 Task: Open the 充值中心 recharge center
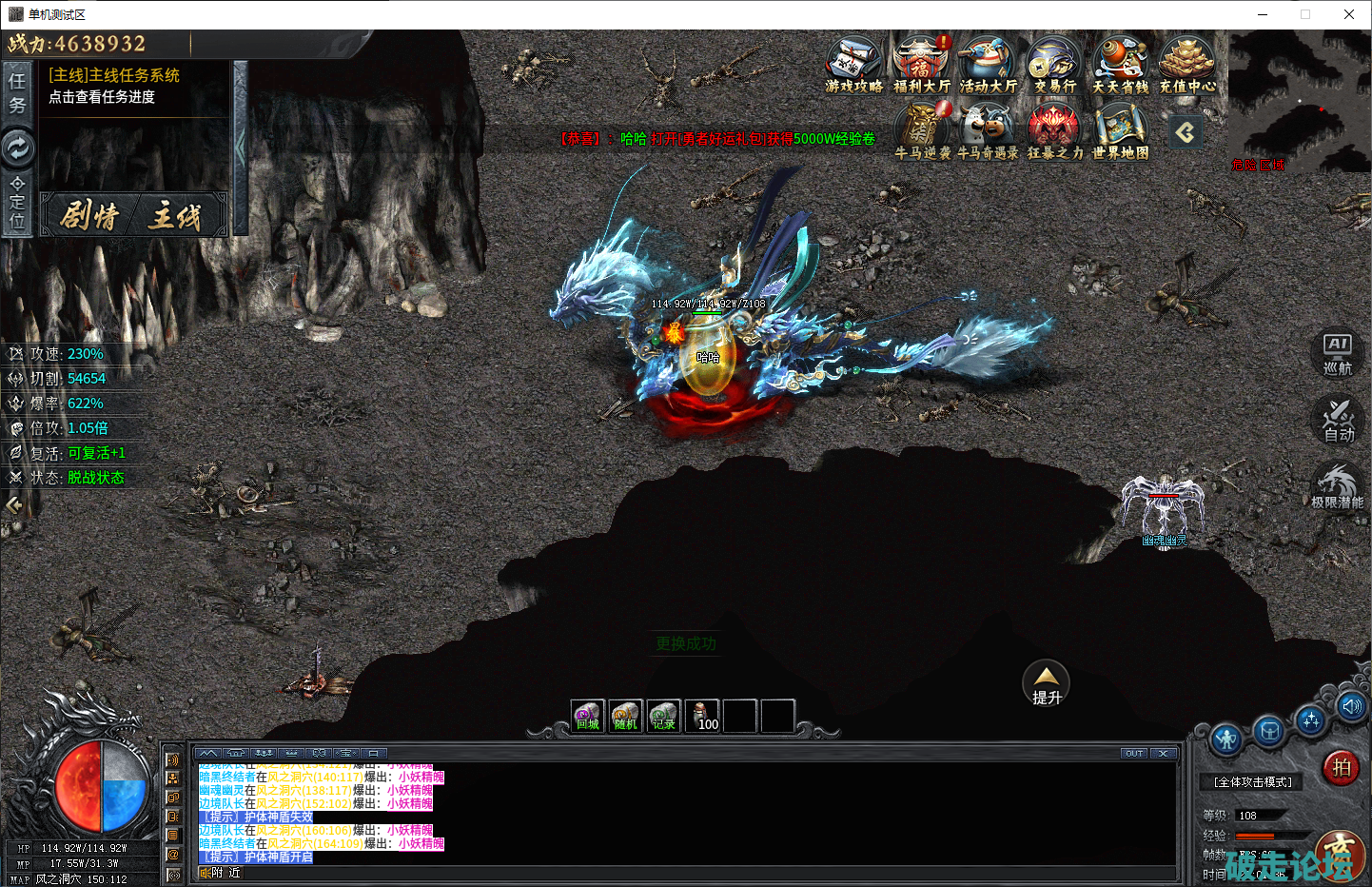click(x=1187, y=63)
